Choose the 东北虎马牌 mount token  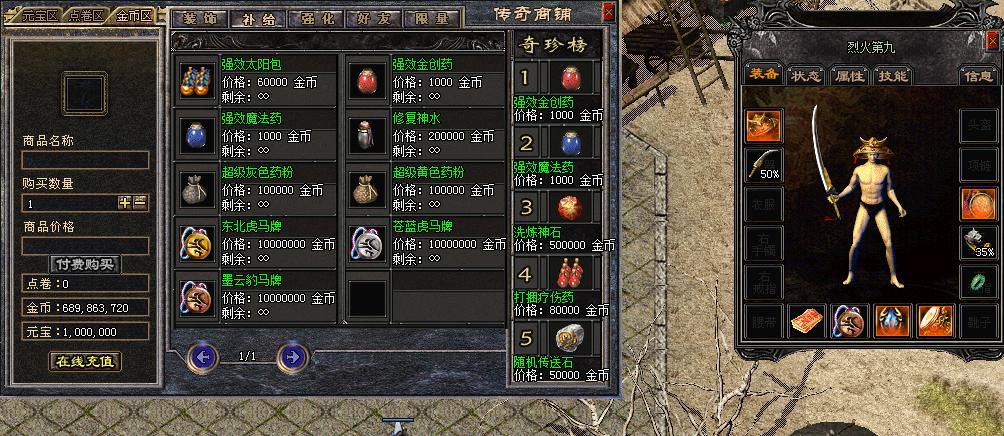[x=196, y=241]
